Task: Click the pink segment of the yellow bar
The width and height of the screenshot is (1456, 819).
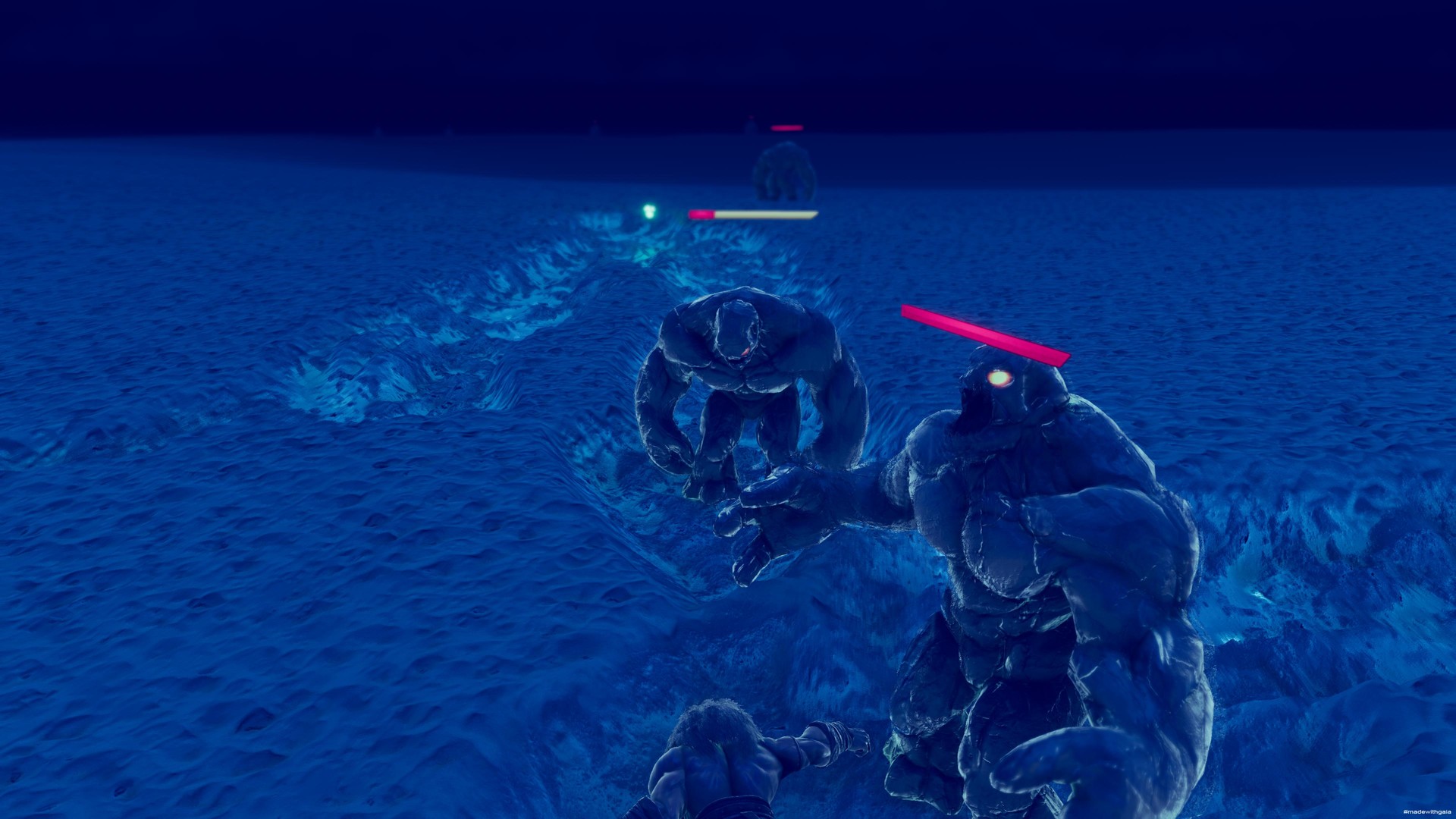Action: coord(701,214)
